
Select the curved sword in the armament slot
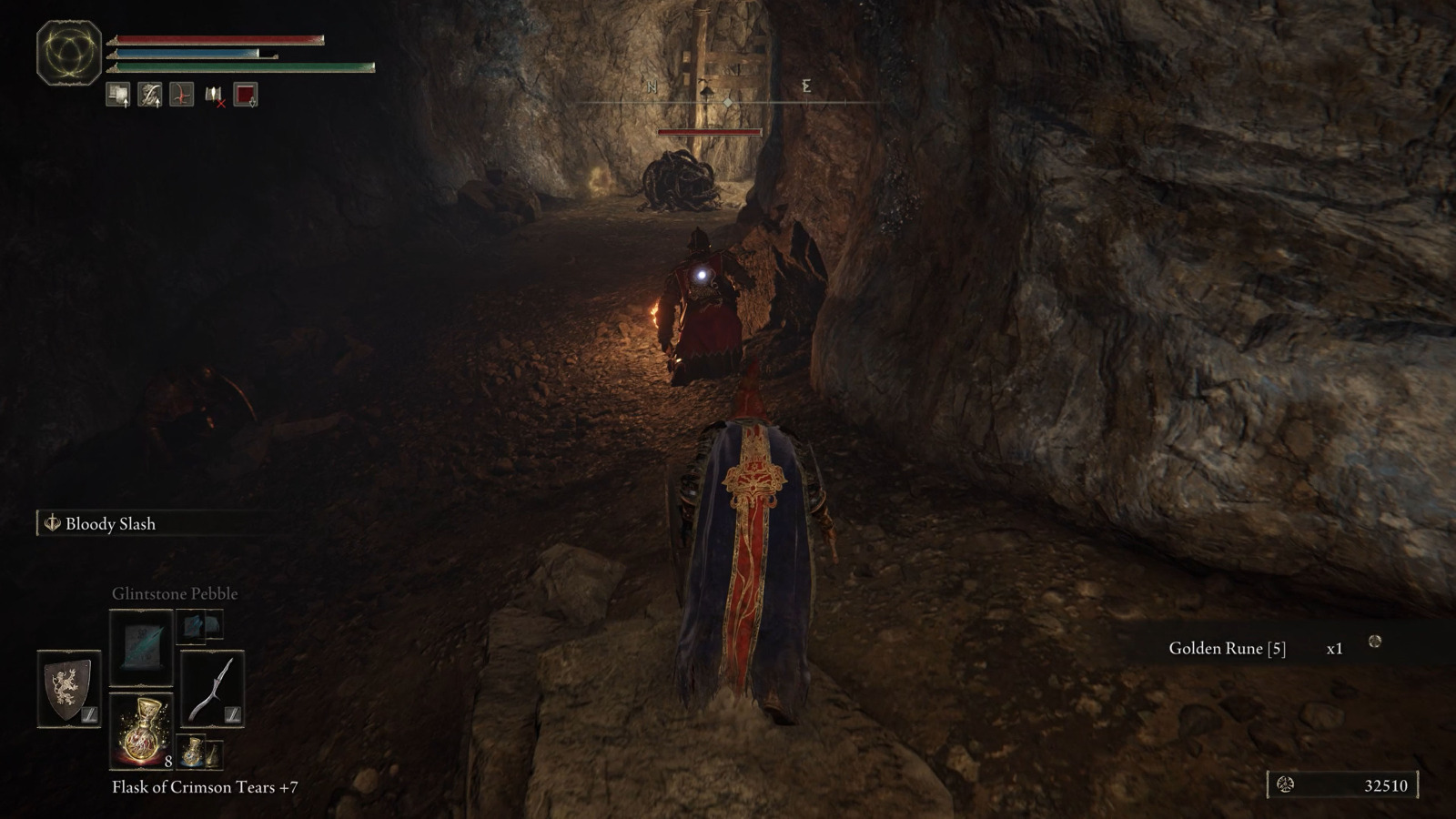point(211,687)
